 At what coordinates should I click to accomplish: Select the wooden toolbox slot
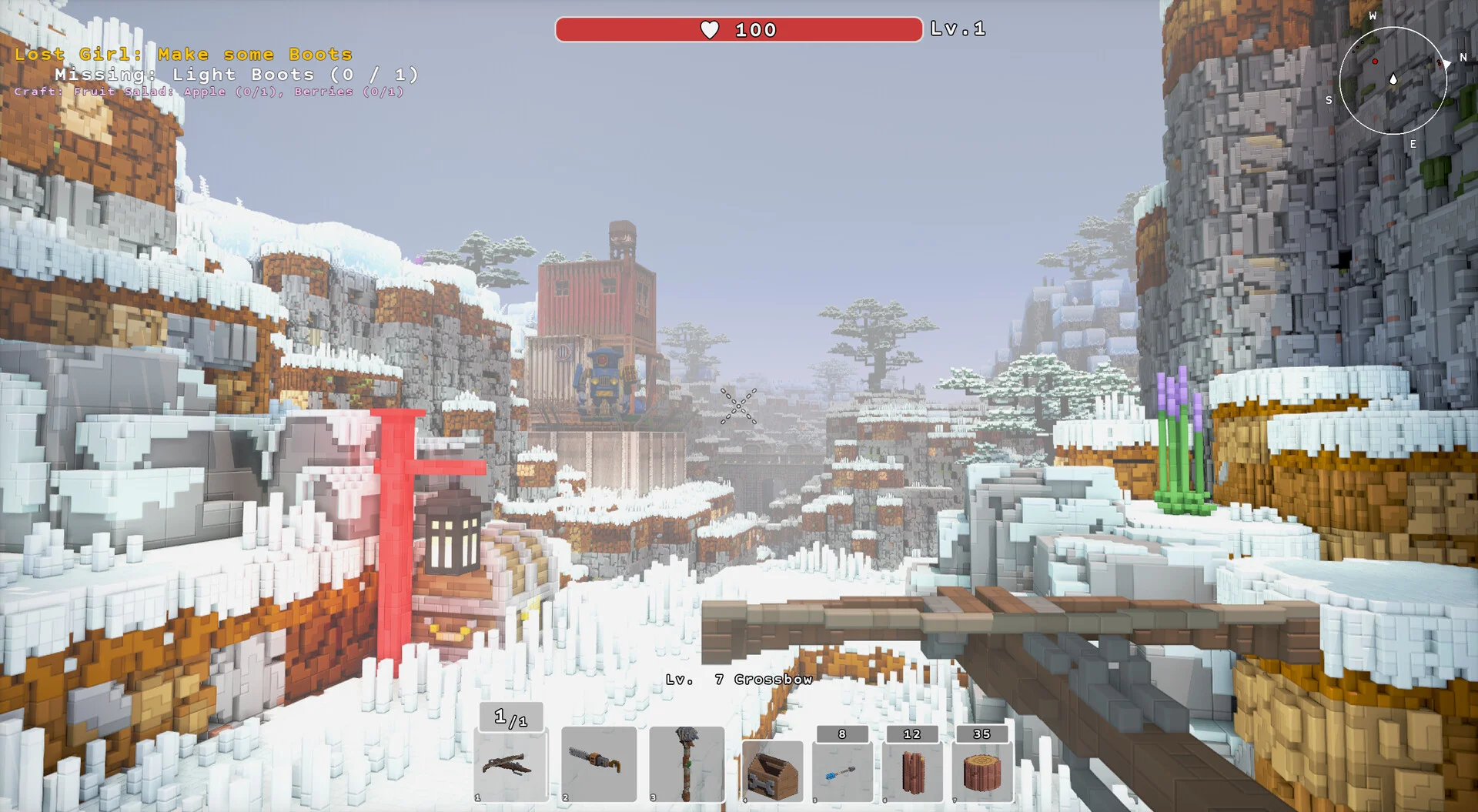tap(772, 770)
